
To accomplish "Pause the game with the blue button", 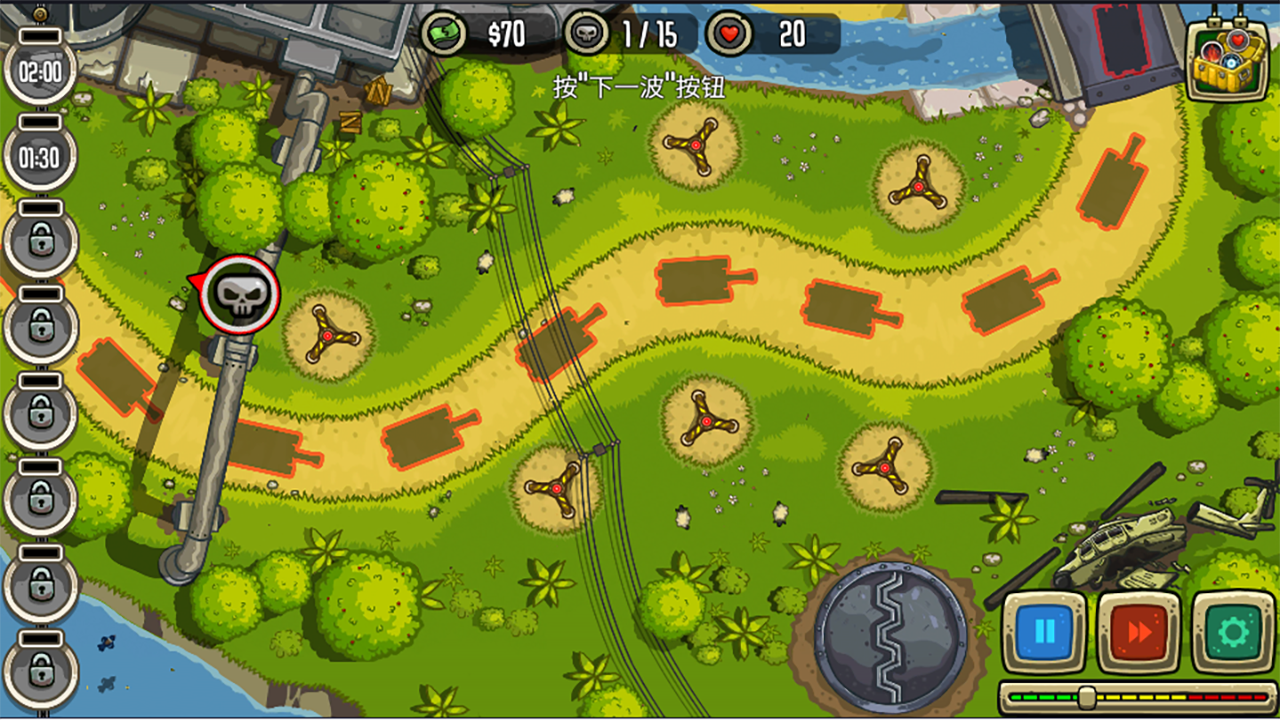I will click(1044, 631).
